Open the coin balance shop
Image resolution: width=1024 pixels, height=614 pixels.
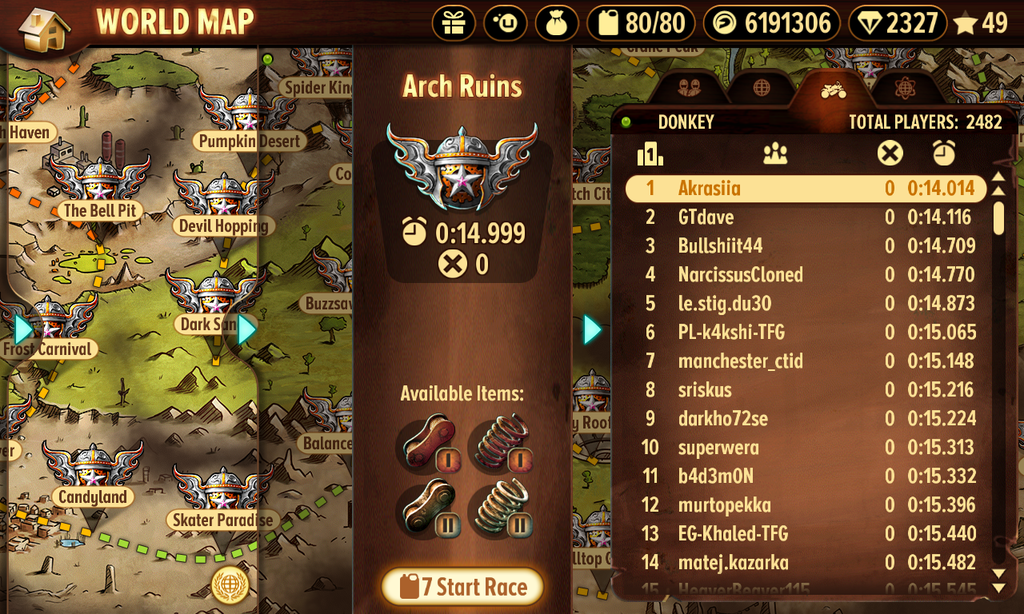(773, 23)
